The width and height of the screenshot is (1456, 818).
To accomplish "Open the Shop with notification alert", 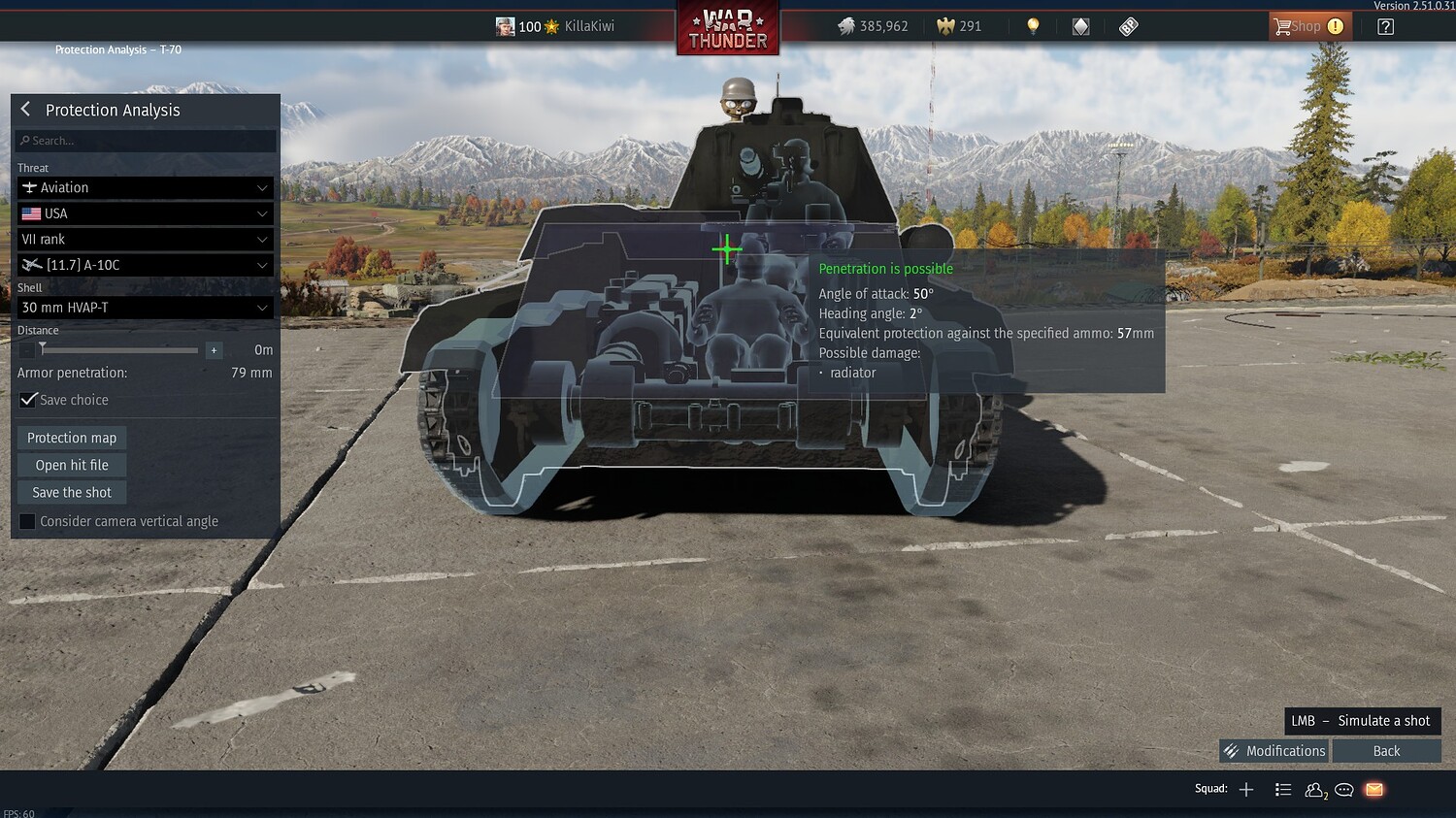I will (x=1308, y=25).
